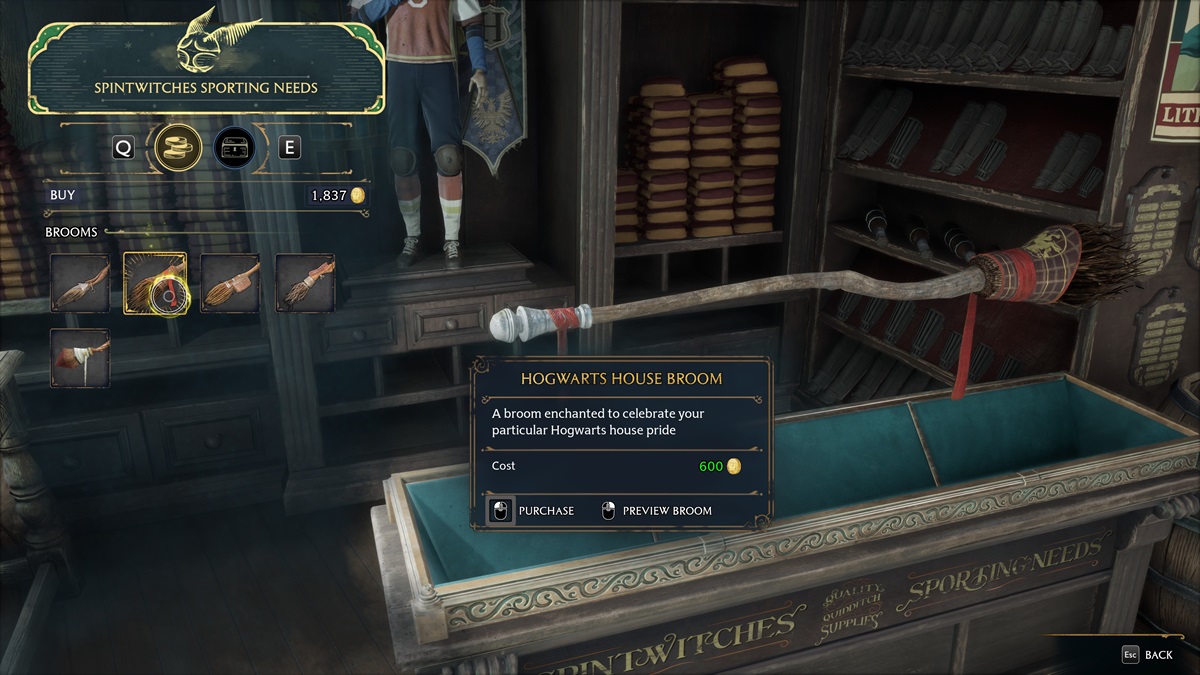This screenshot has height=675, width=1200.
Task: Select the Buy tab with the coins icon
Action: point(179,148)
